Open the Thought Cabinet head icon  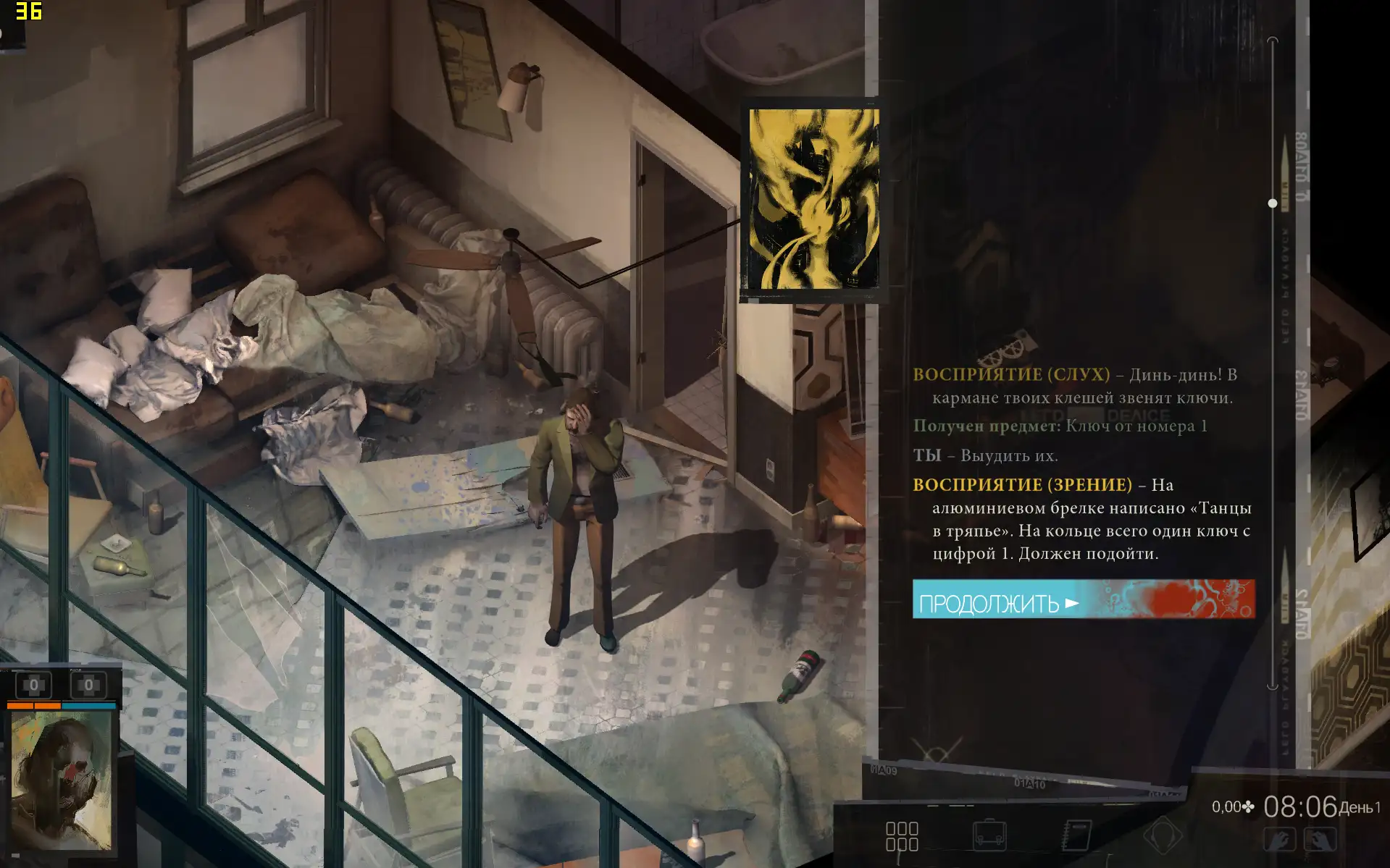pyautogui.click(x=1162, y=835)
